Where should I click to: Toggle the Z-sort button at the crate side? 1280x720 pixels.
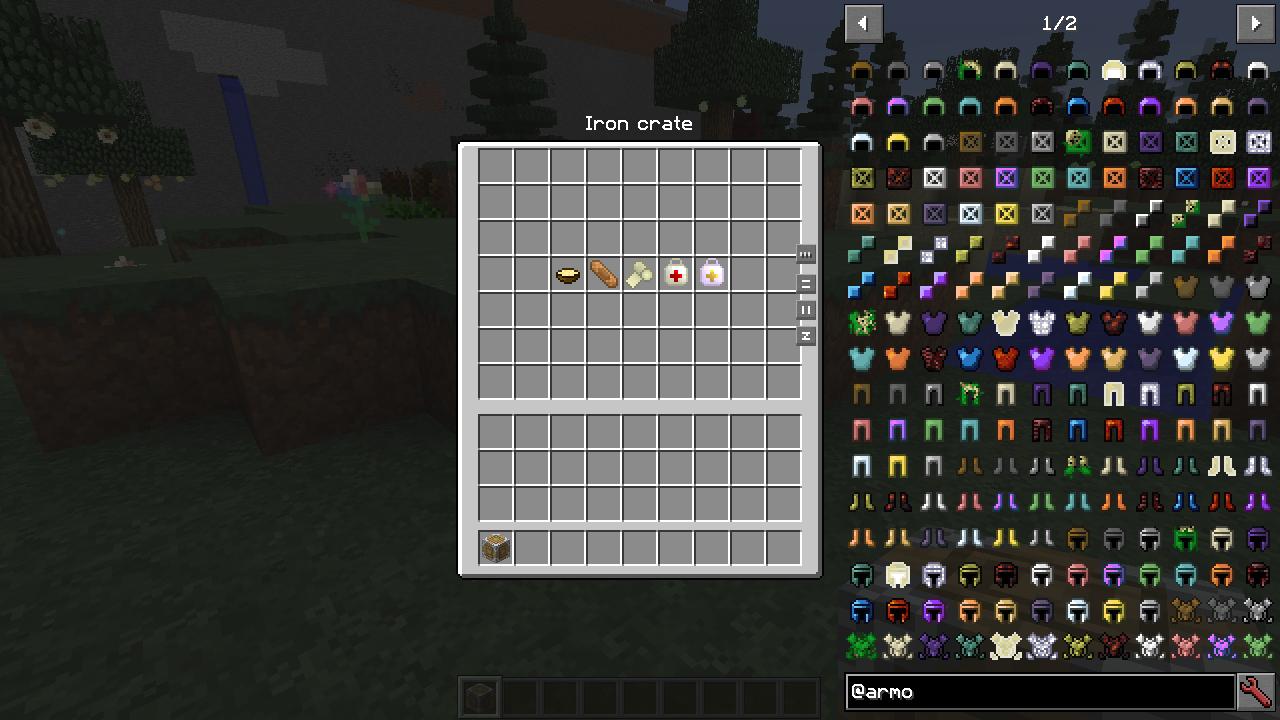pyautogui.click(x=805, y=337)
